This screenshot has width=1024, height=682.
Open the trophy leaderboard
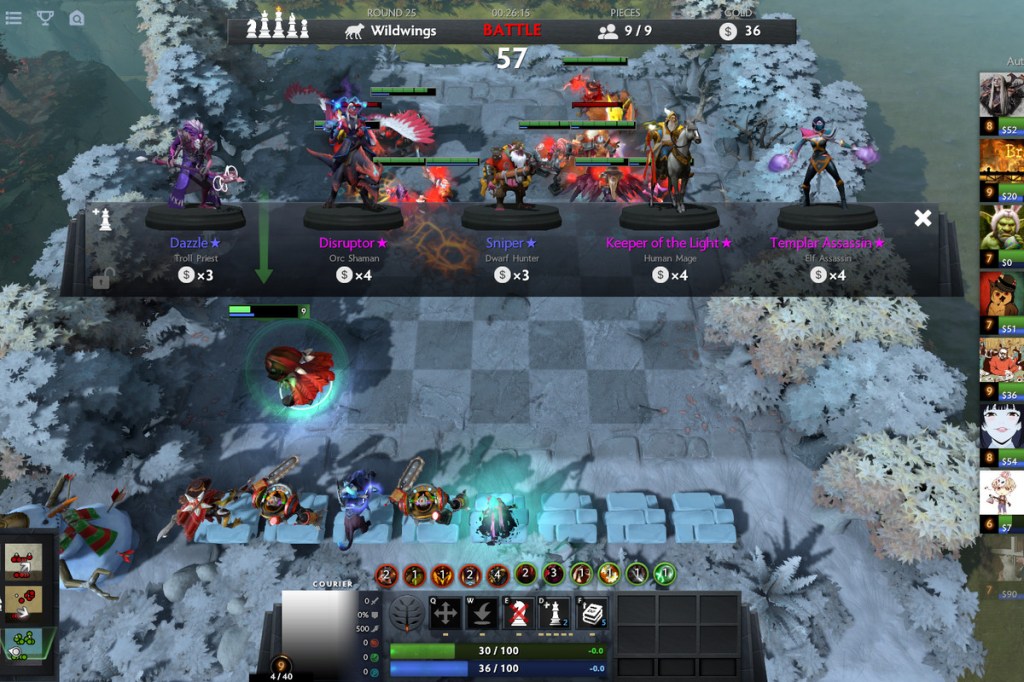pyautogui.click(x=45, y=17)
